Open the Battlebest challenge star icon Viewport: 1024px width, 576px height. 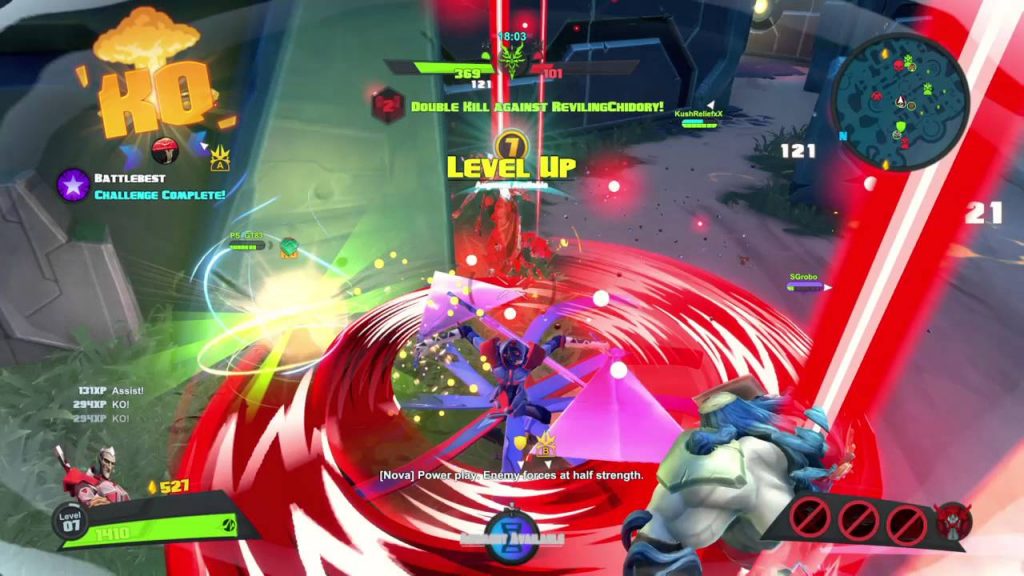73,185
